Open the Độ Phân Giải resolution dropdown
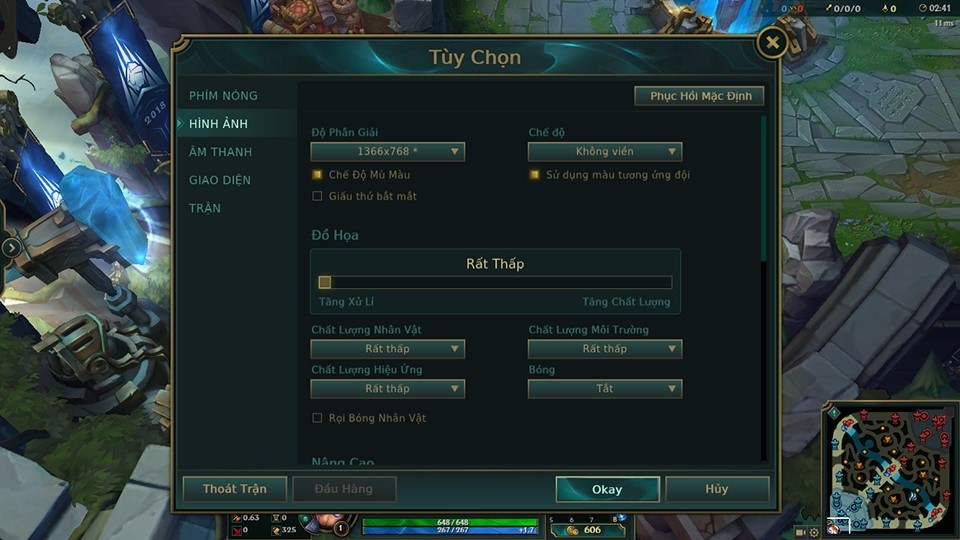Screen dimensions: 960x540 387,152
